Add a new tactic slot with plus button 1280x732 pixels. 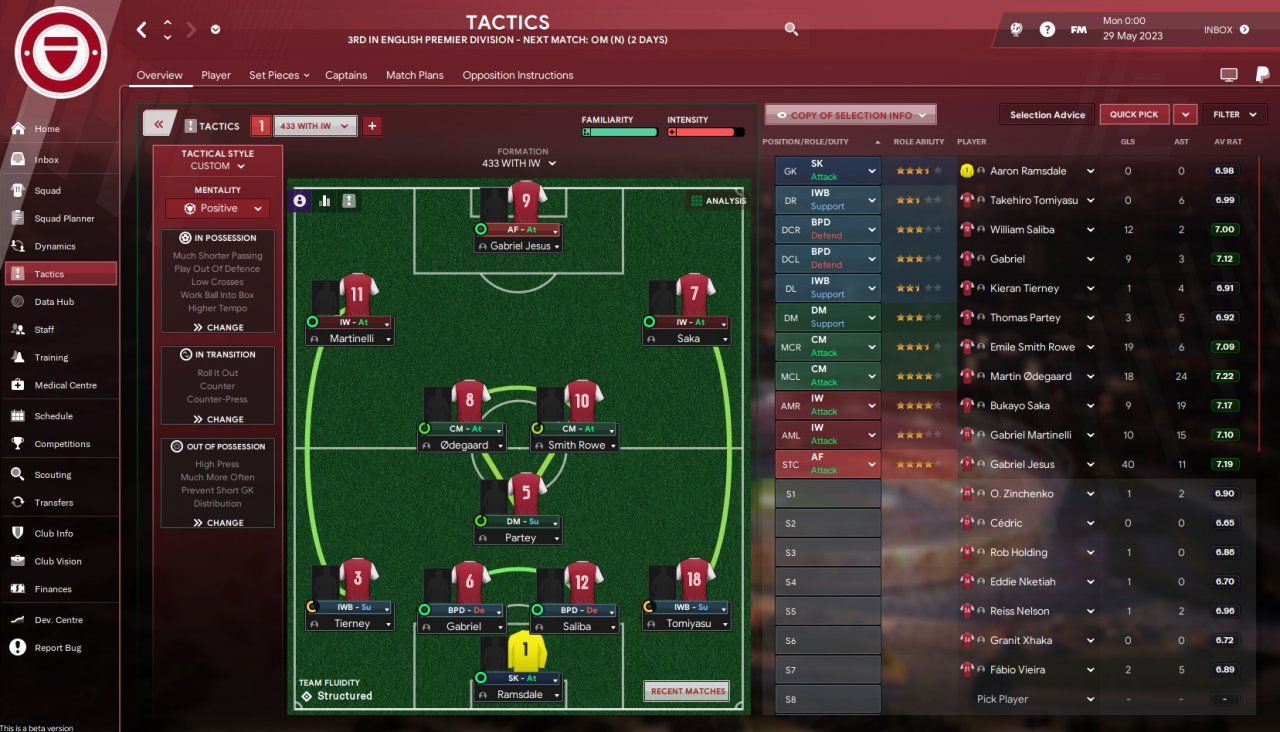pos(372,126)
